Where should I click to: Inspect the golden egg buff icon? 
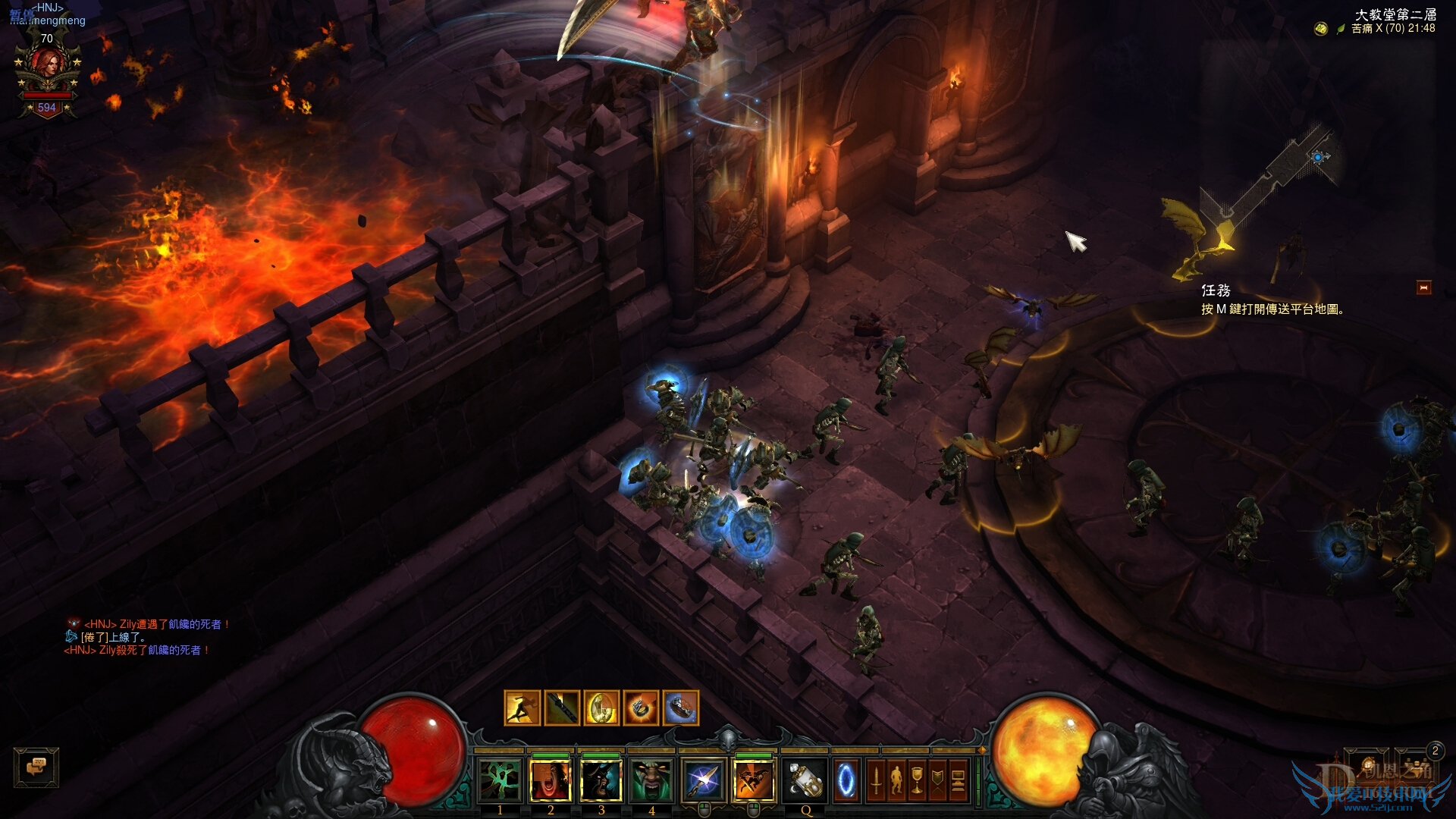point(601,708)
